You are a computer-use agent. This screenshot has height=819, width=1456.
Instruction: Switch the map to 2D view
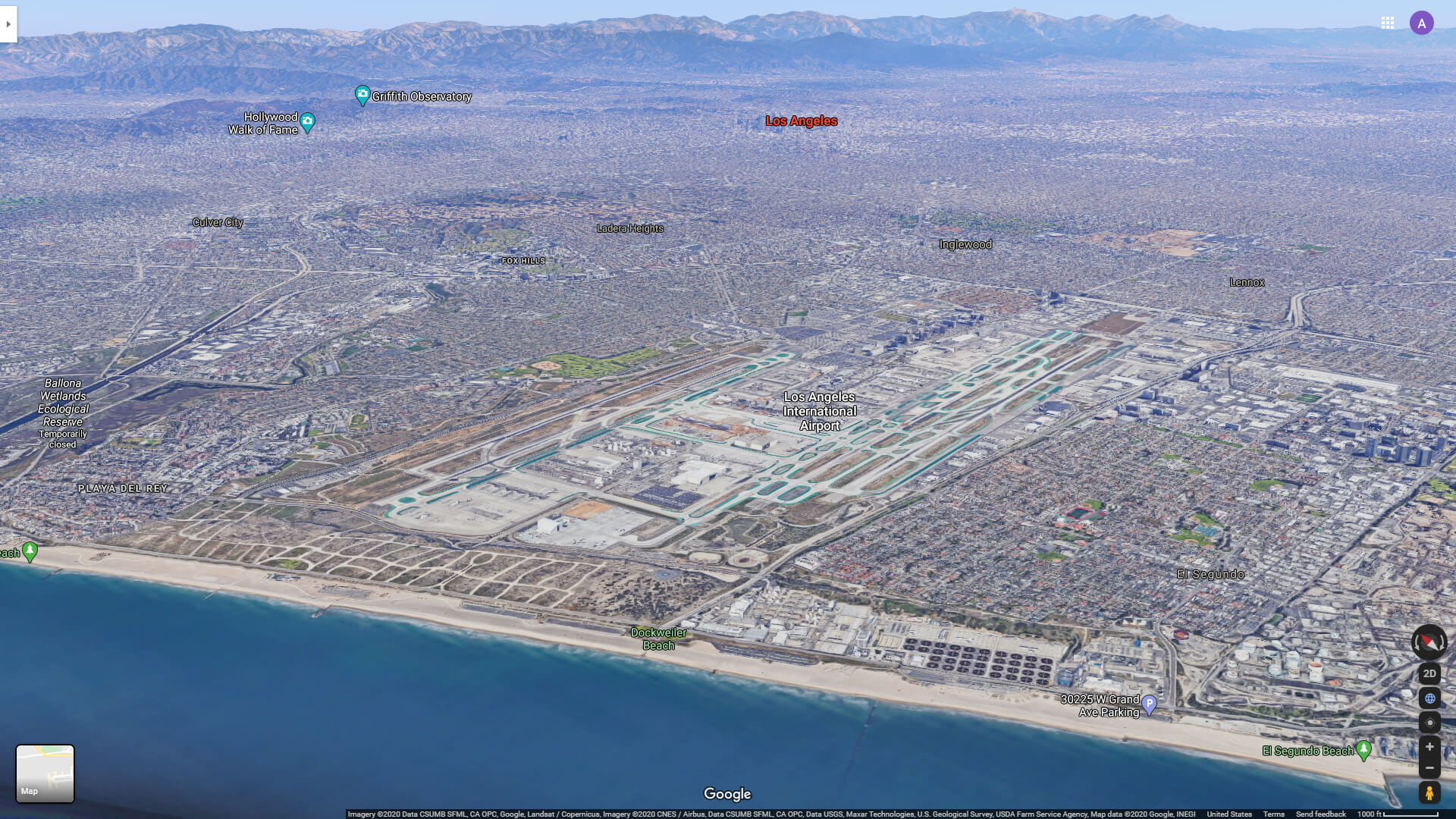[x=1429, y=673]
